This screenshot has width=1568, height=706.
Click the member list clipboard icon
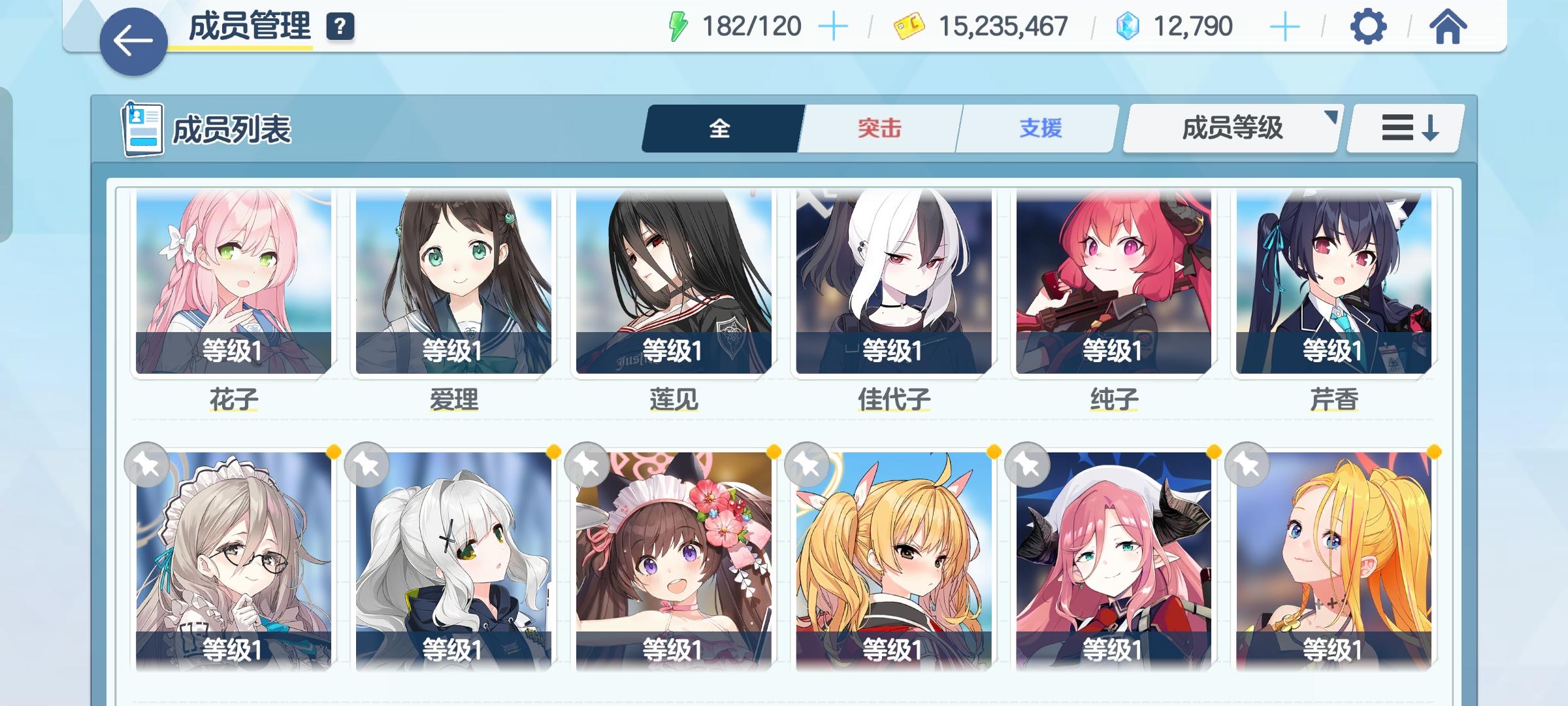(143, 128)
